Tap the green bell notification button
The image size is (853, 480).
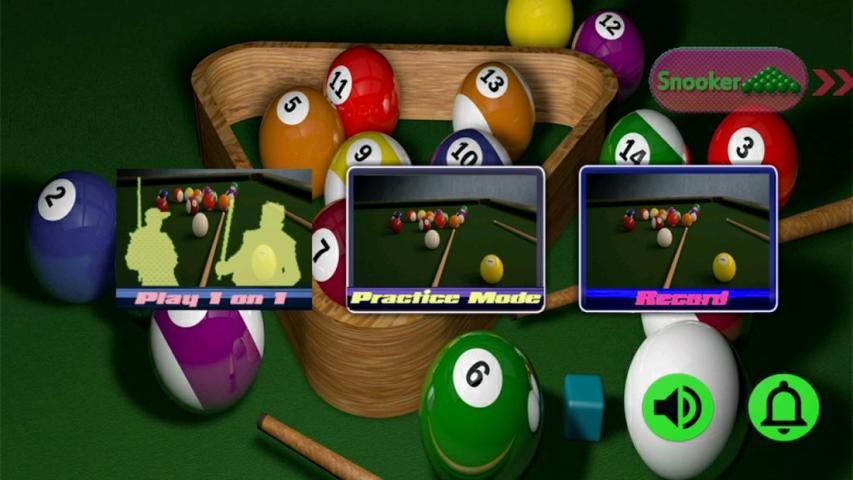(783, 407)
